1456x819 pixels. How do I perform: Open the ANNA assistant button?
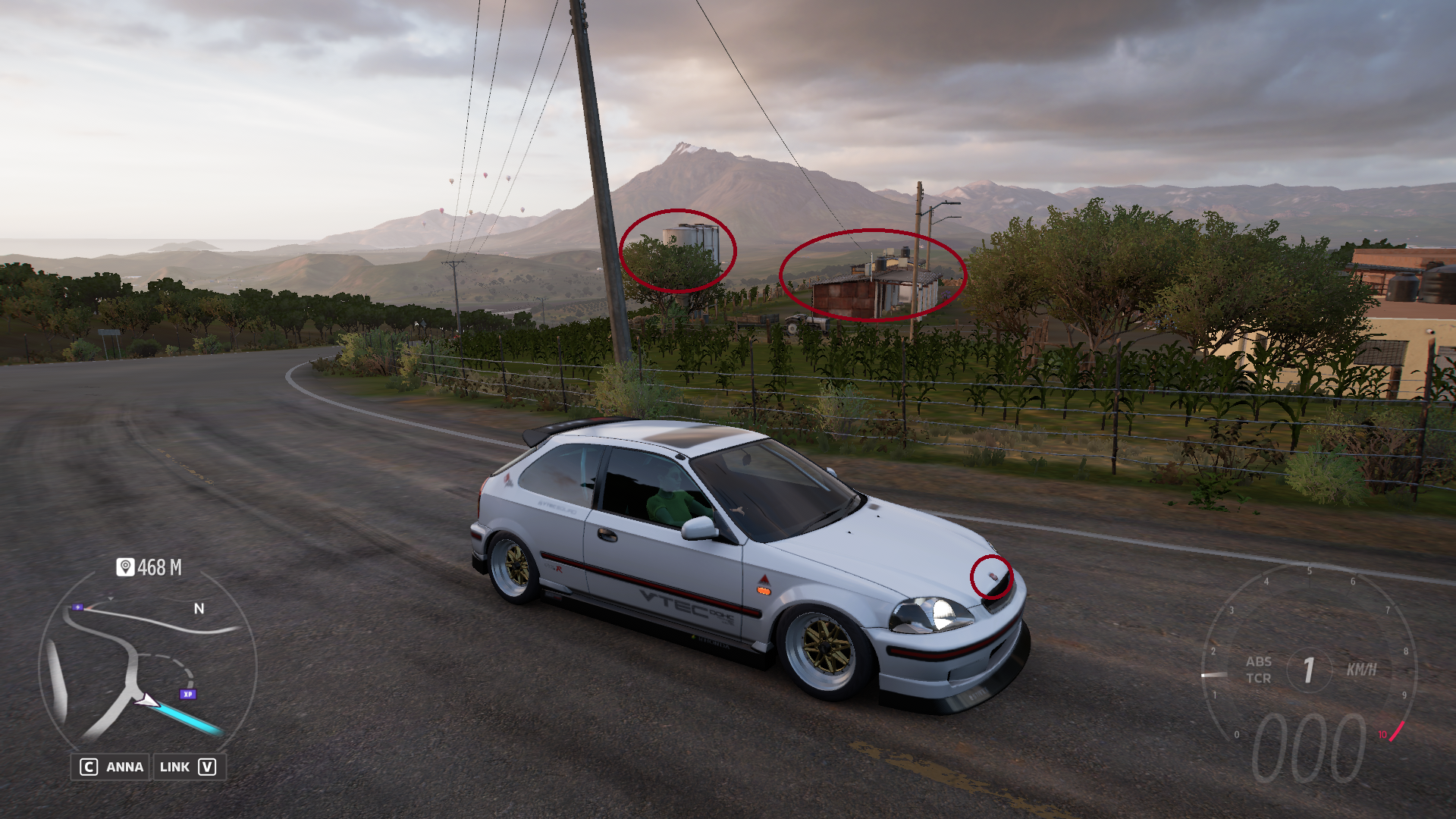111,767
